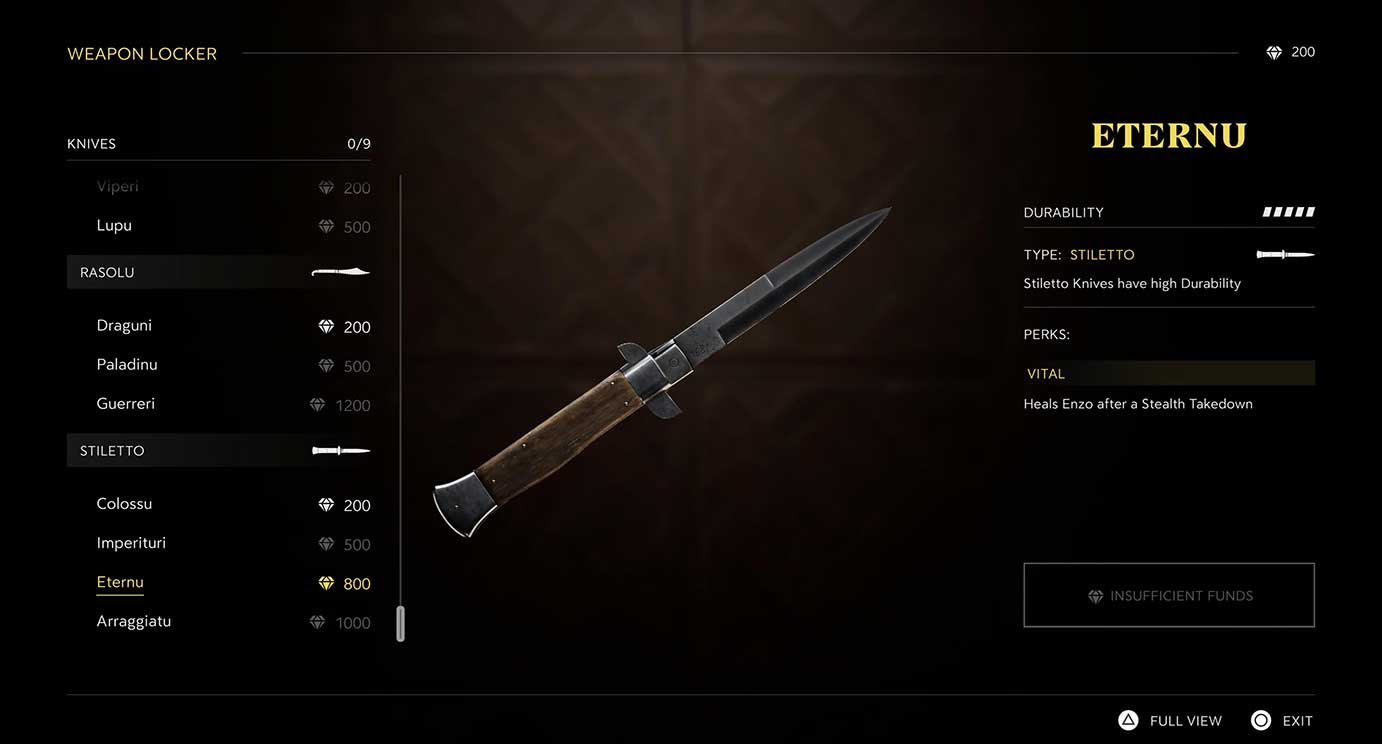Viewport: 1382px width, 744px height.
Task: Choose the Imperituri stiletto knife
Action: tap(131, 543)
